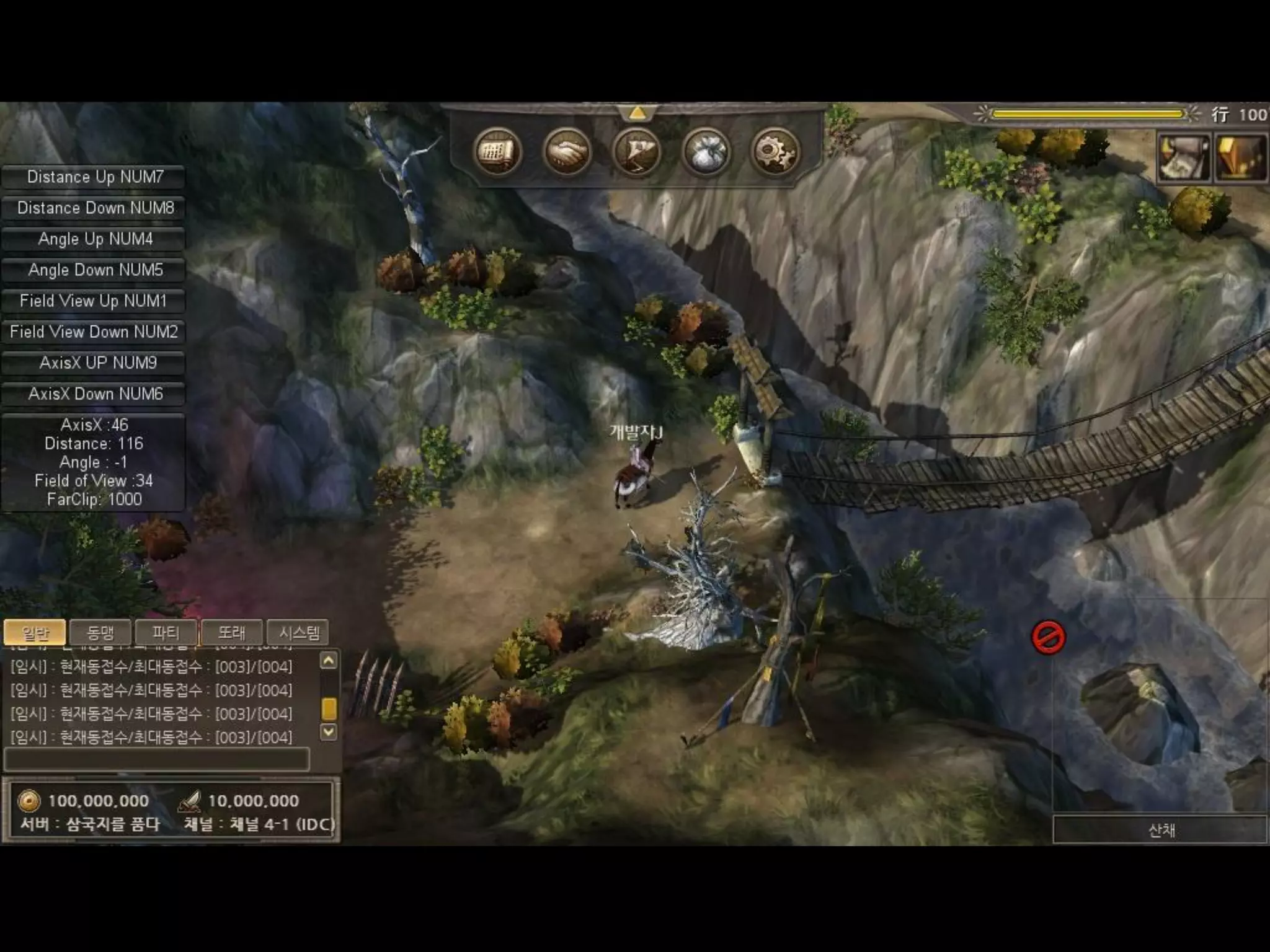Increase view with Field View Up NUM1
The width and height of the screenshot is (1270, 952).
94,301
